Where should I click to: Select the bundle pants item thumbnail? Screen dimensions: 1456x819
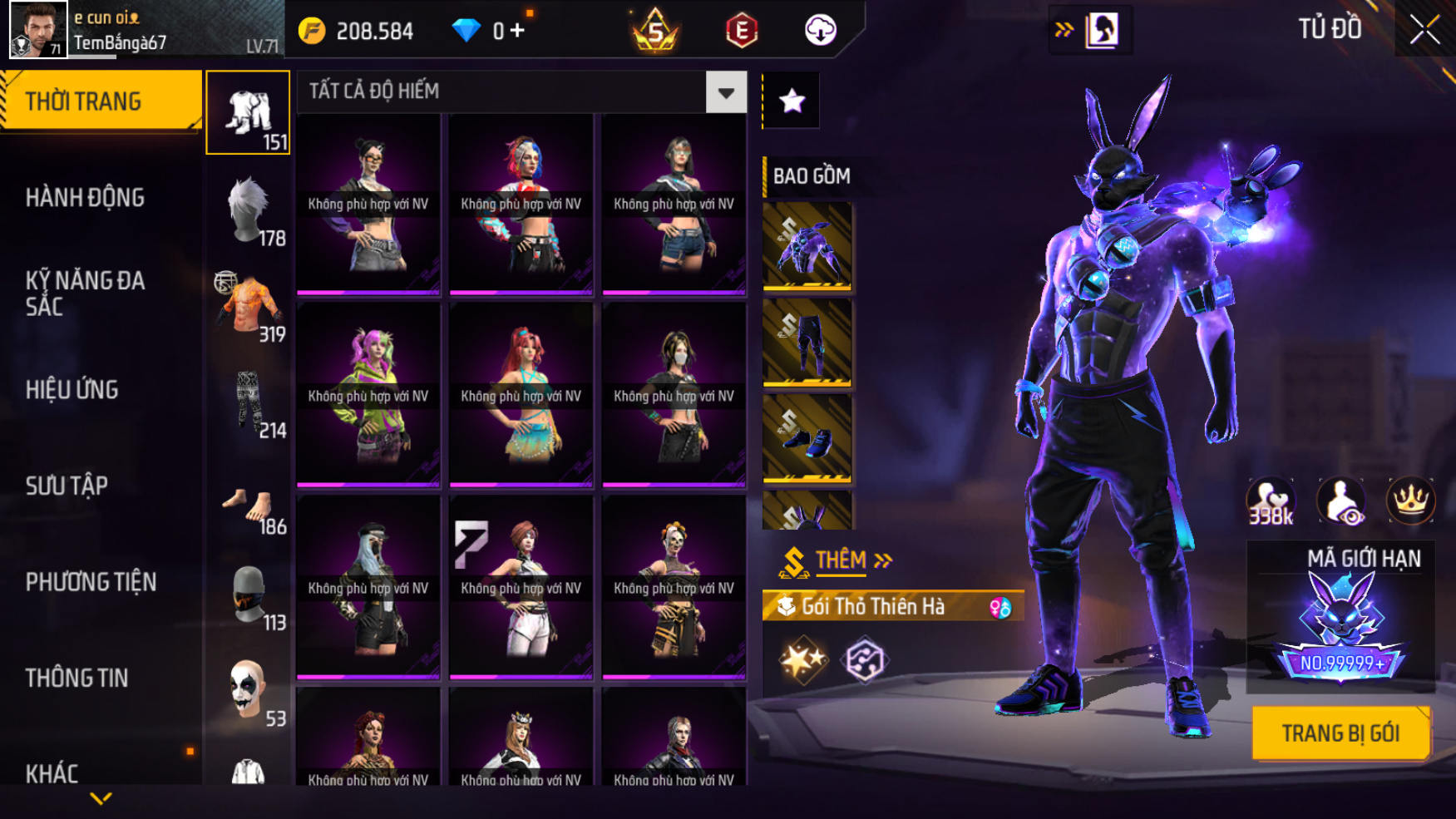tap(807, 342)
